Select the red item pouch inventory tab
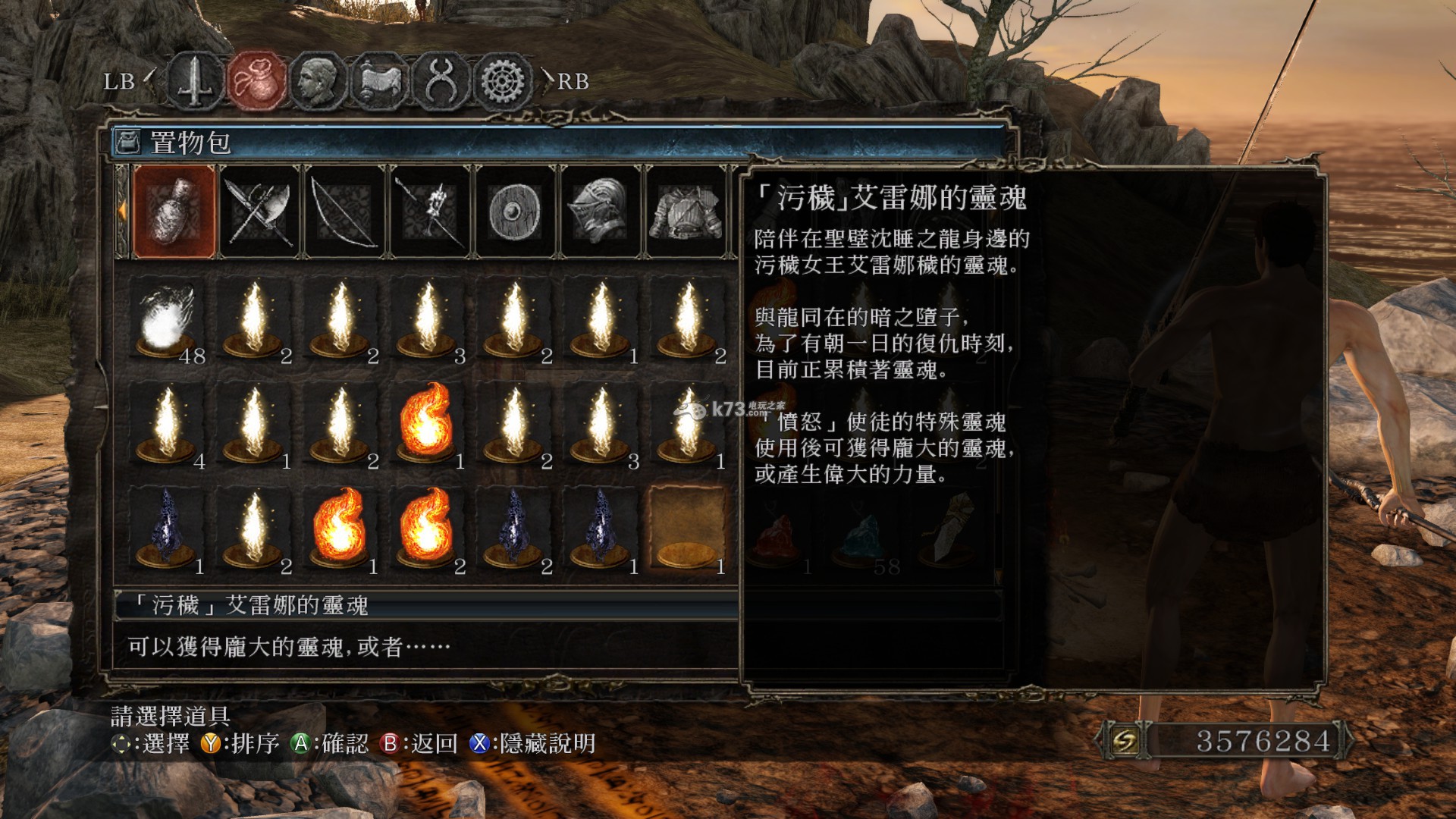1456x819 pixels. pos(257,80)
